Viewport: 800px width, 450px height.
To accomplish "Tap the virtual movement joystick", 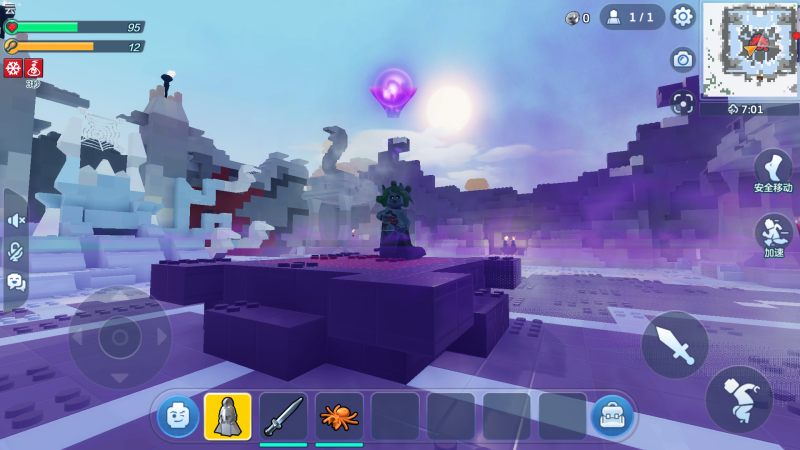I will (x=119, y=338).
